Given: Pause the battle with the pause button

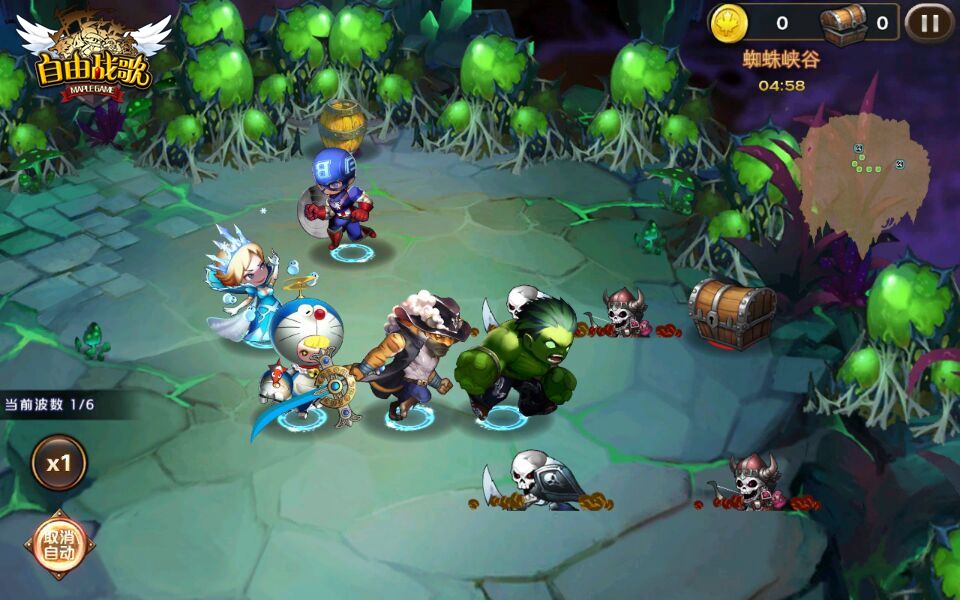Looking at the screenshot, I should point(929,23).
